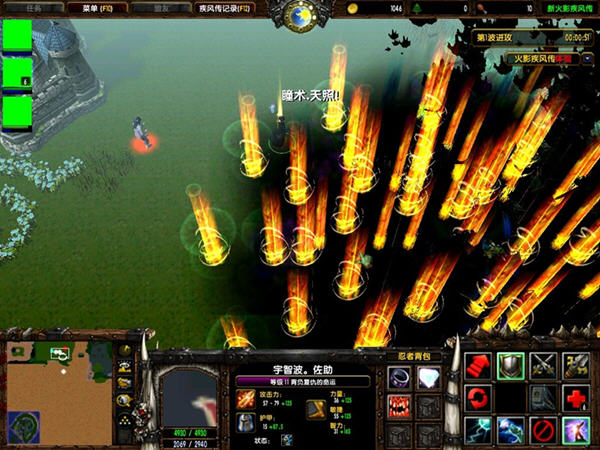
Task: Select the diamond gem inventory item
Action: (429, 377)
